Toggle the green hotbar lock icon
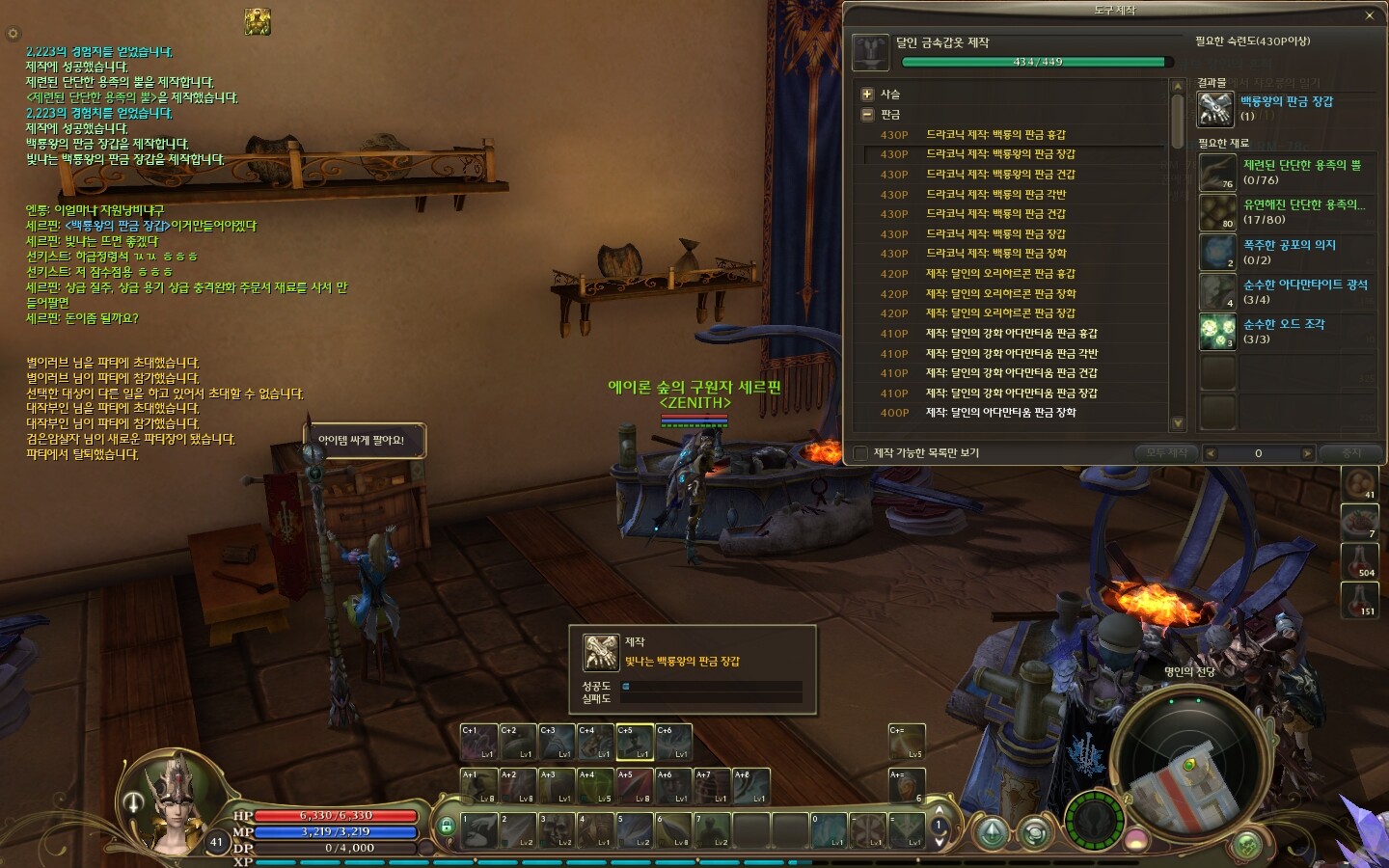Viewport: 1389px width, 868px height. [447, 827]
